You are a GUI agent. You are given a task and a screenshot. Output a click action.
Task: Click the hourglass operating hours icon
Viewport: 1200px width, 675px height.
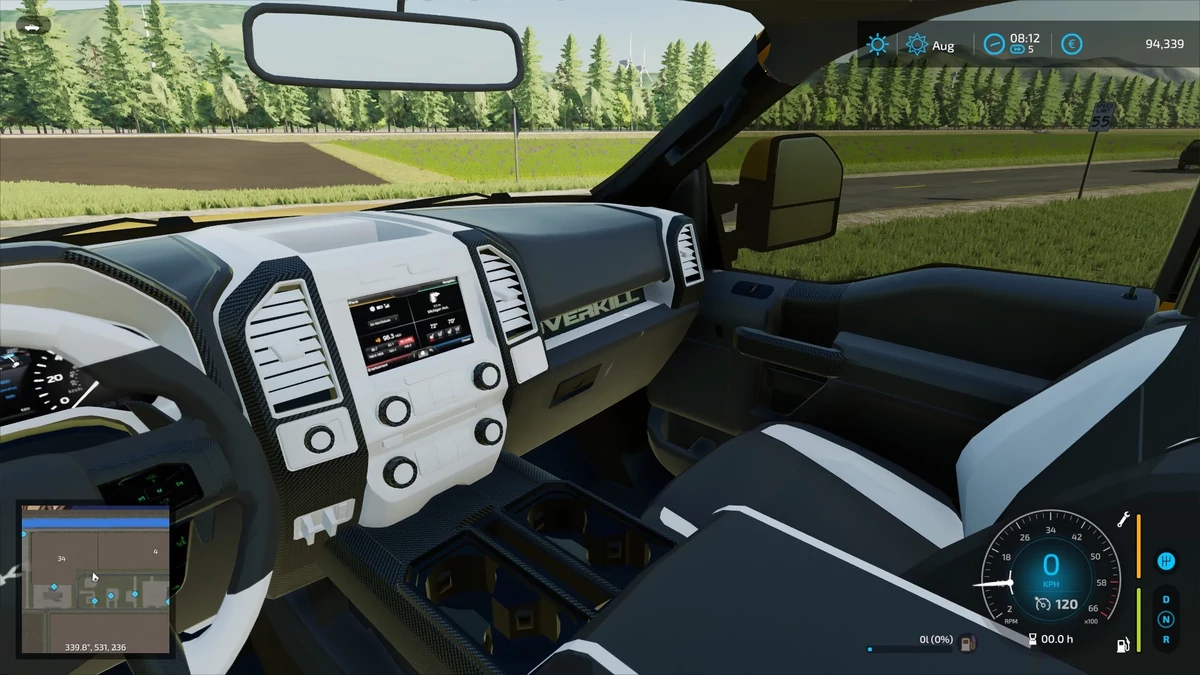(1032, 641)
